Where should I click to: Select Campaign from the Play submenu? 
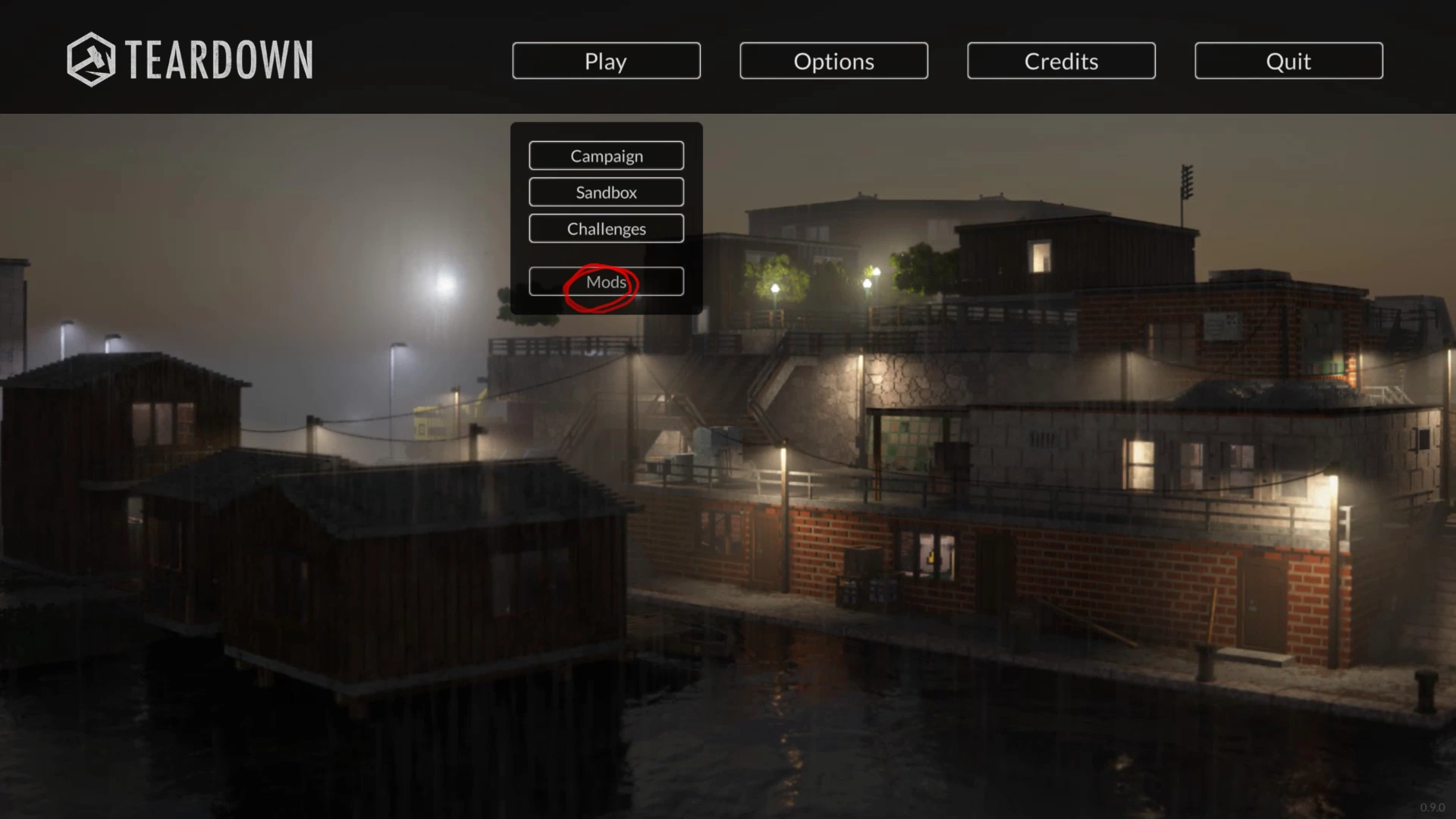point(606,155)
